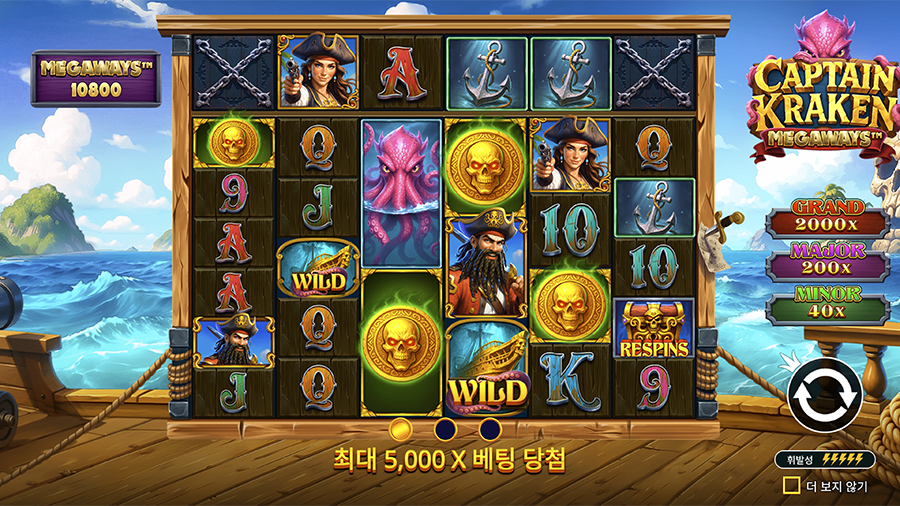Viewport: 900px width, 506px height.
Task: Tick the "더 보지 않기" checkbox
Action: tap(791, 486)
